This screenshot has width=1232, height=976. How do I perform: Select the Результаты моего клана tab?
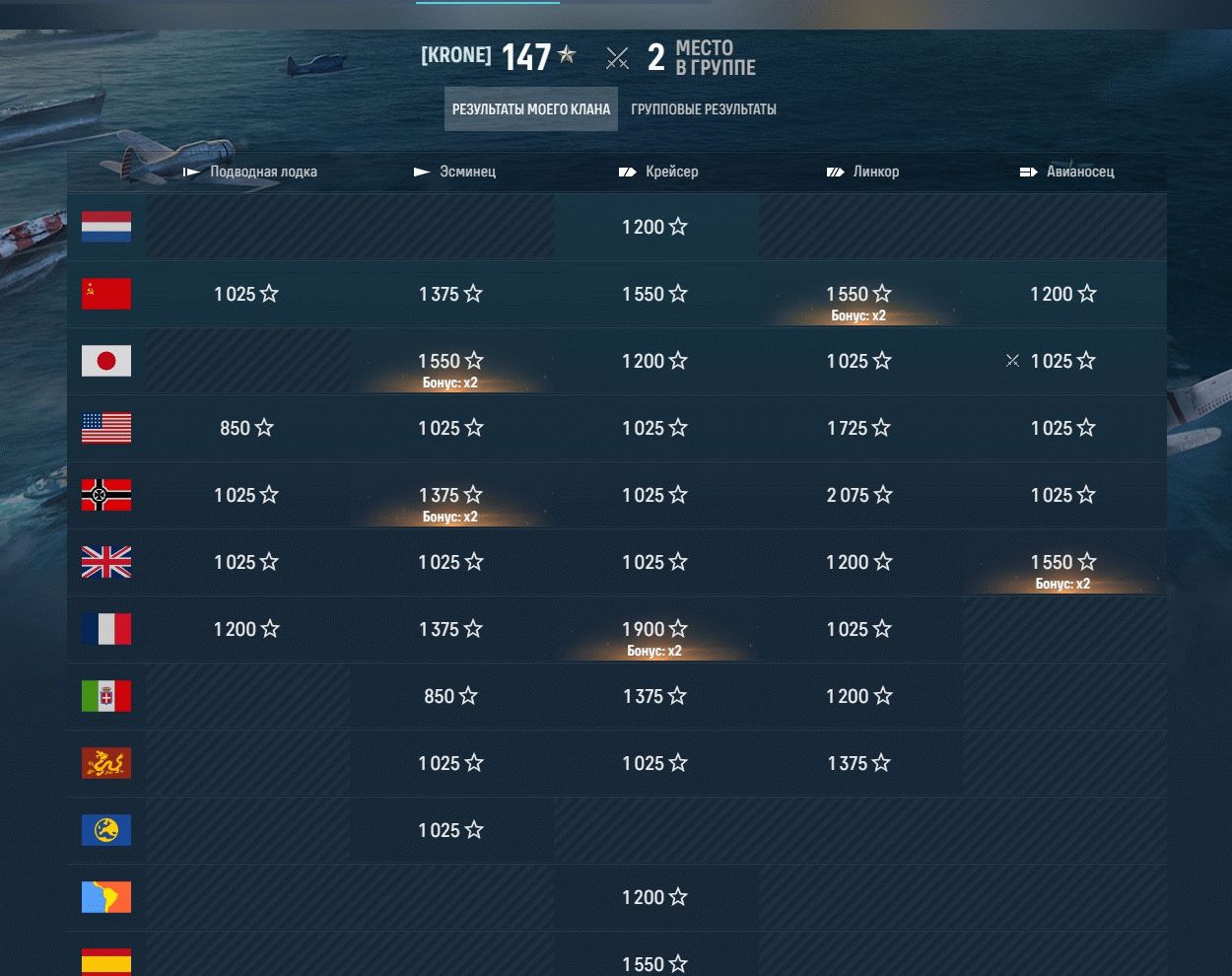click(x=531, y=109)
